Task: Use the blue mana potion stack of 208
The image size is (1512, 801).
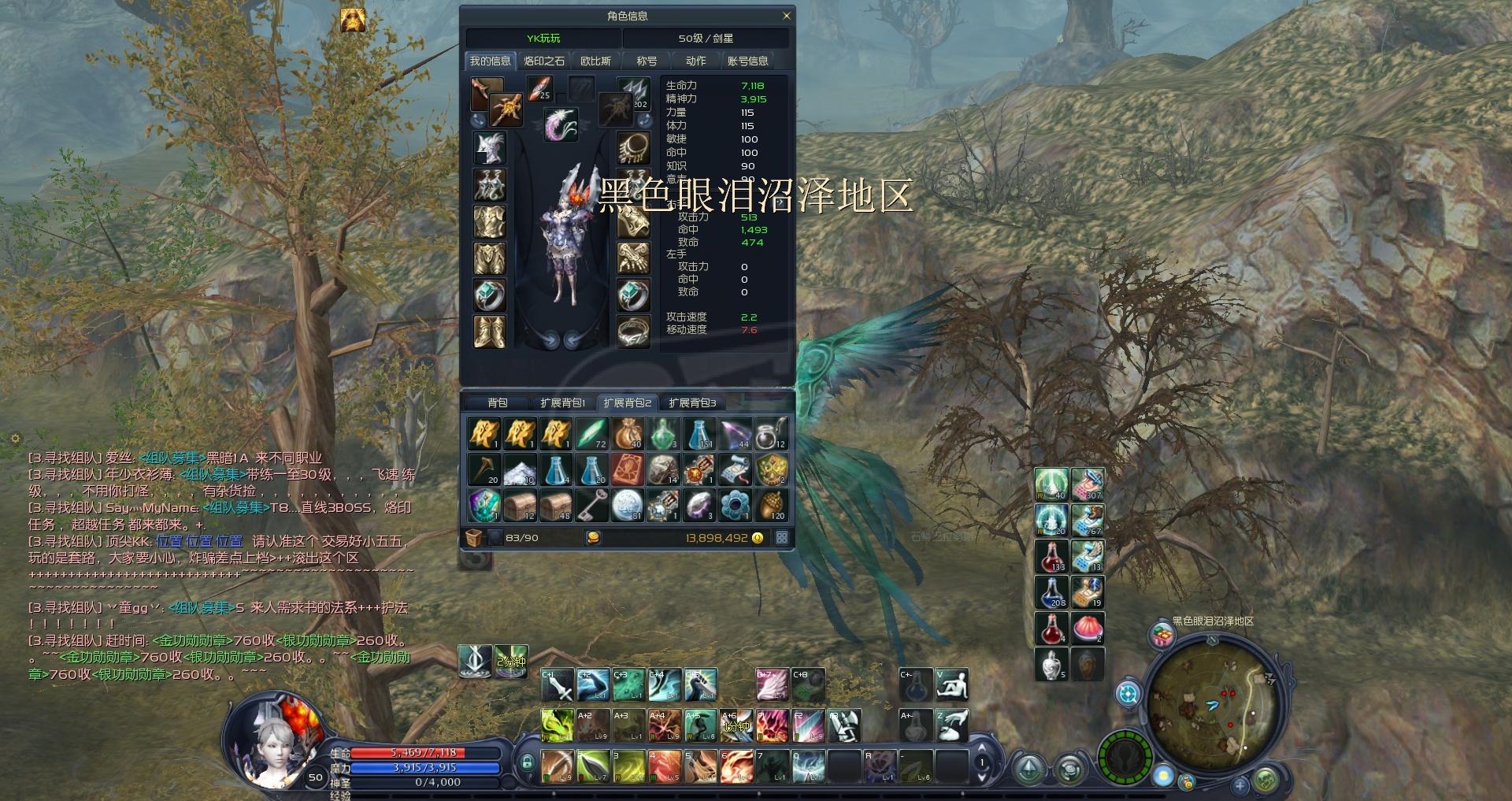Action: click(1051, 591)
